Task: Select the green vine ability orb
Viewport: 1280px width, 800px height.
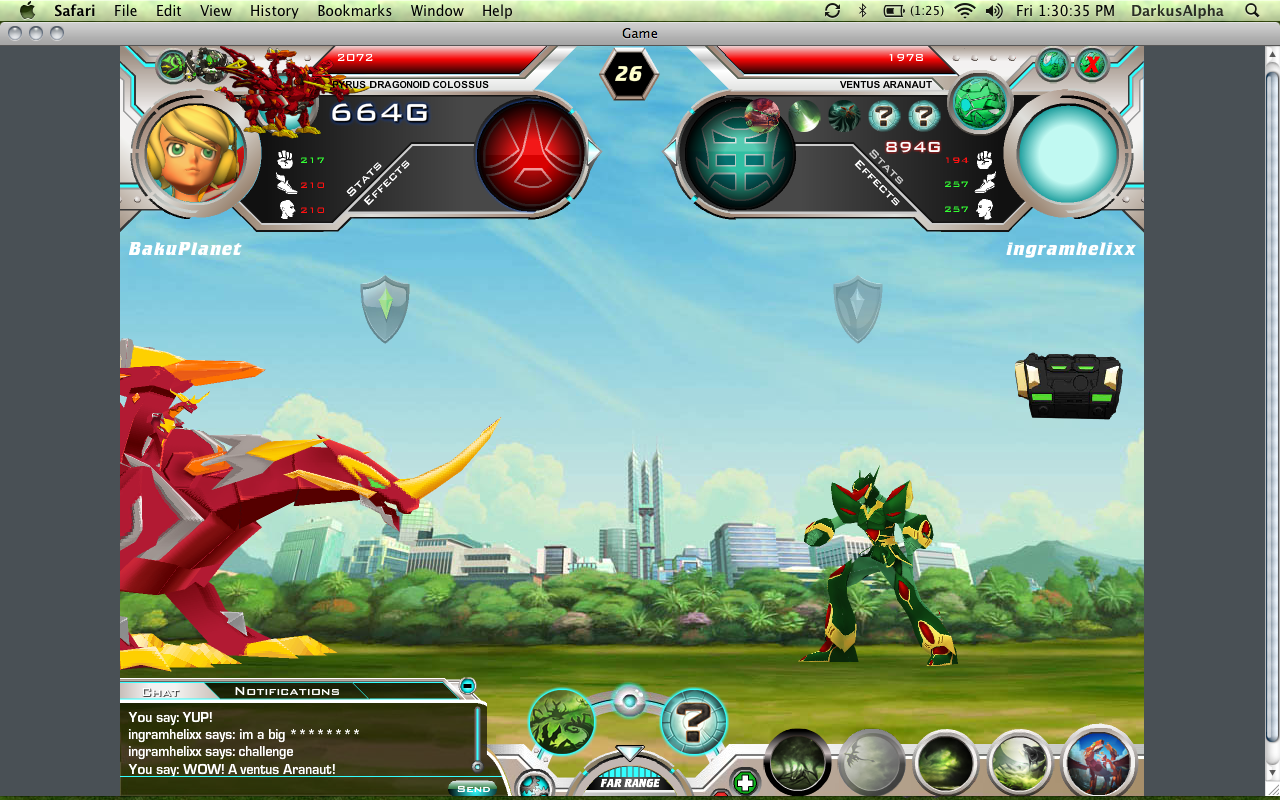Action: [562, 721]
